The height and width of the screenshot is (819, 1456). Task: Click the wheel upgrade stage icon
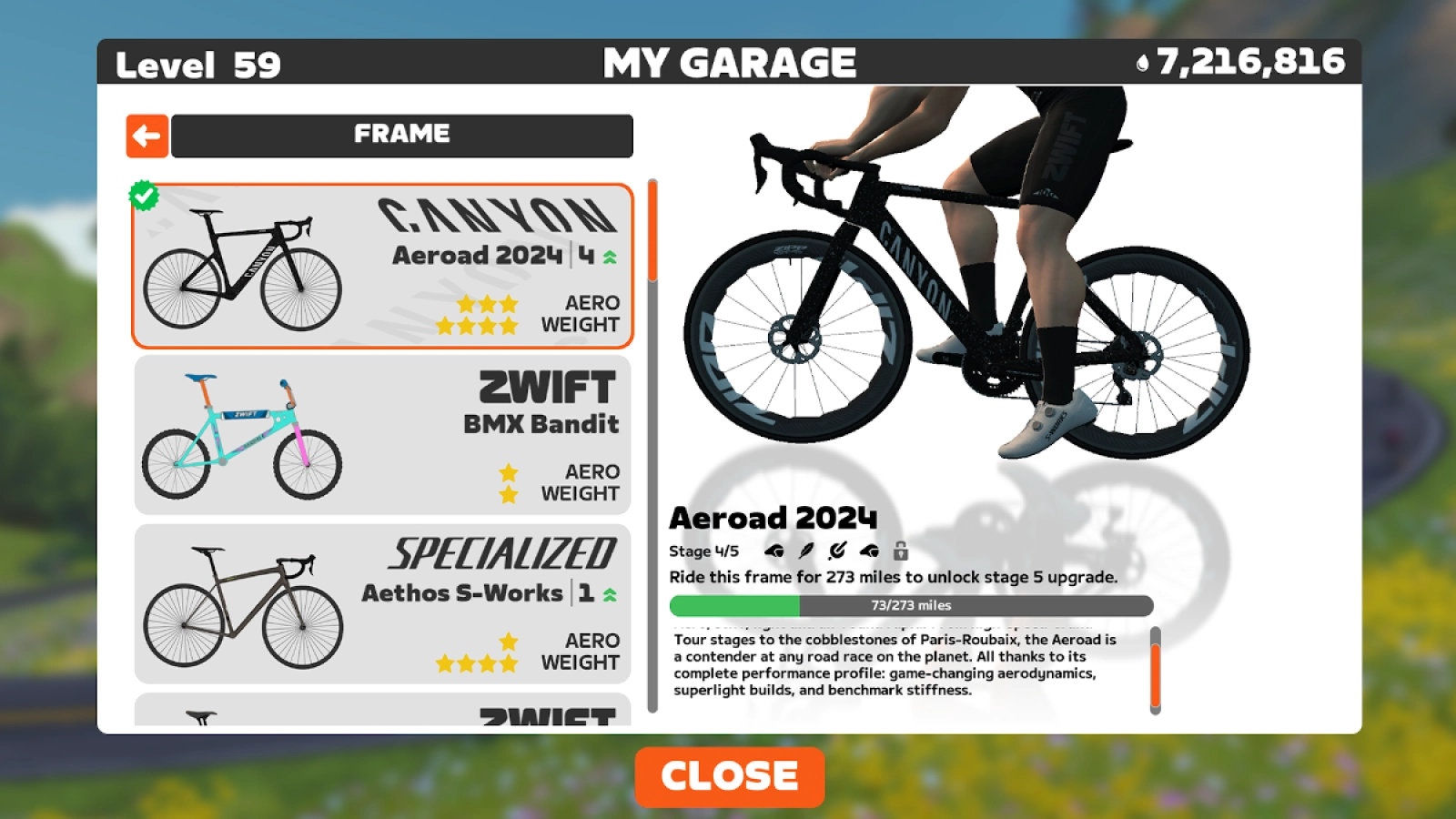pos(836,551)
